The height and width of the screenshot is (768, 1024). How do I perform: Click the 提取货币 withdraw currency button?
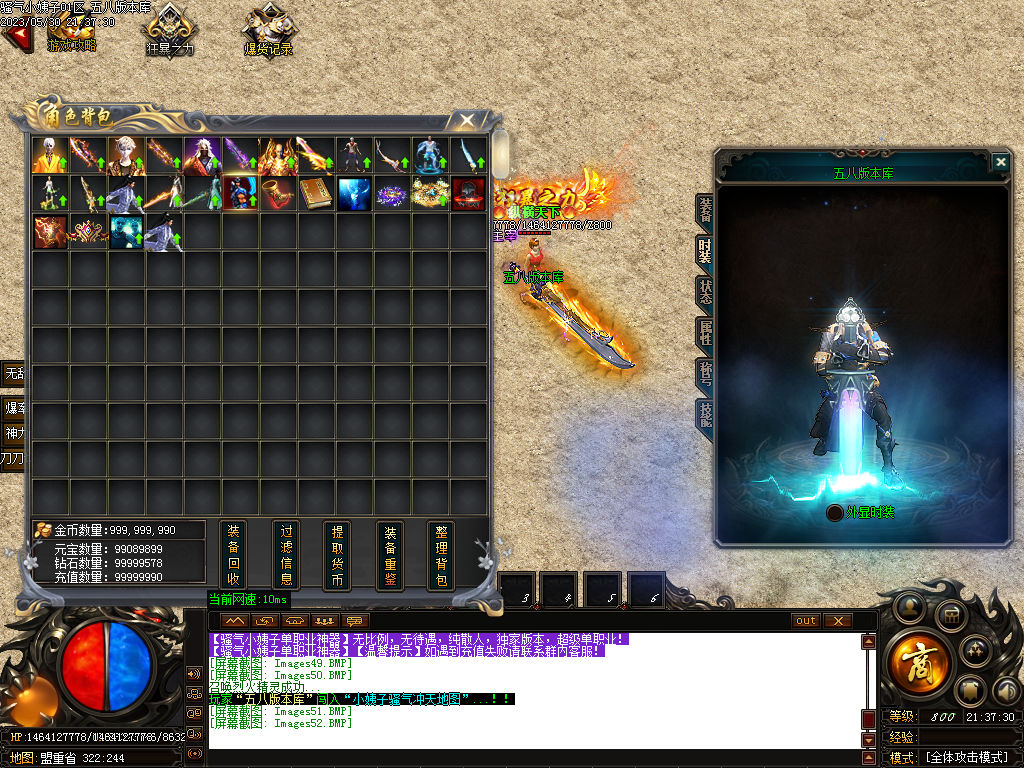pos(338,555)
